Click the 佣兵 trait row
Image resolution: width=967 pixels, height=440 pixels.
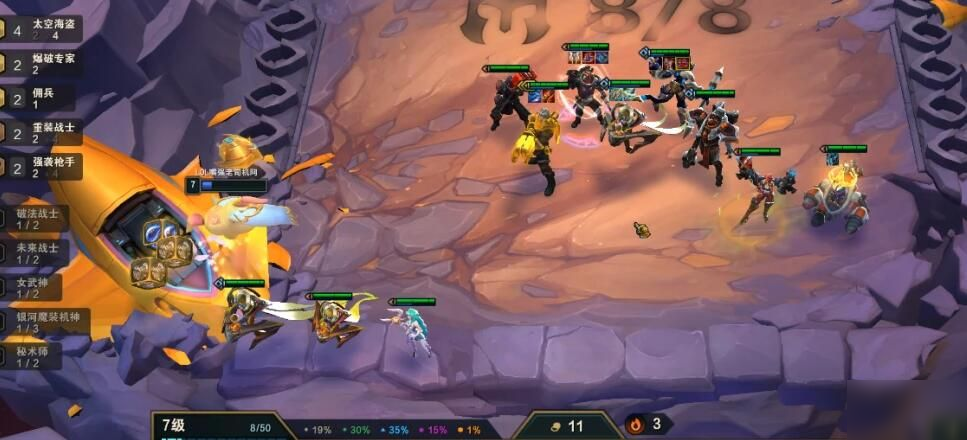tap(45, 98)
